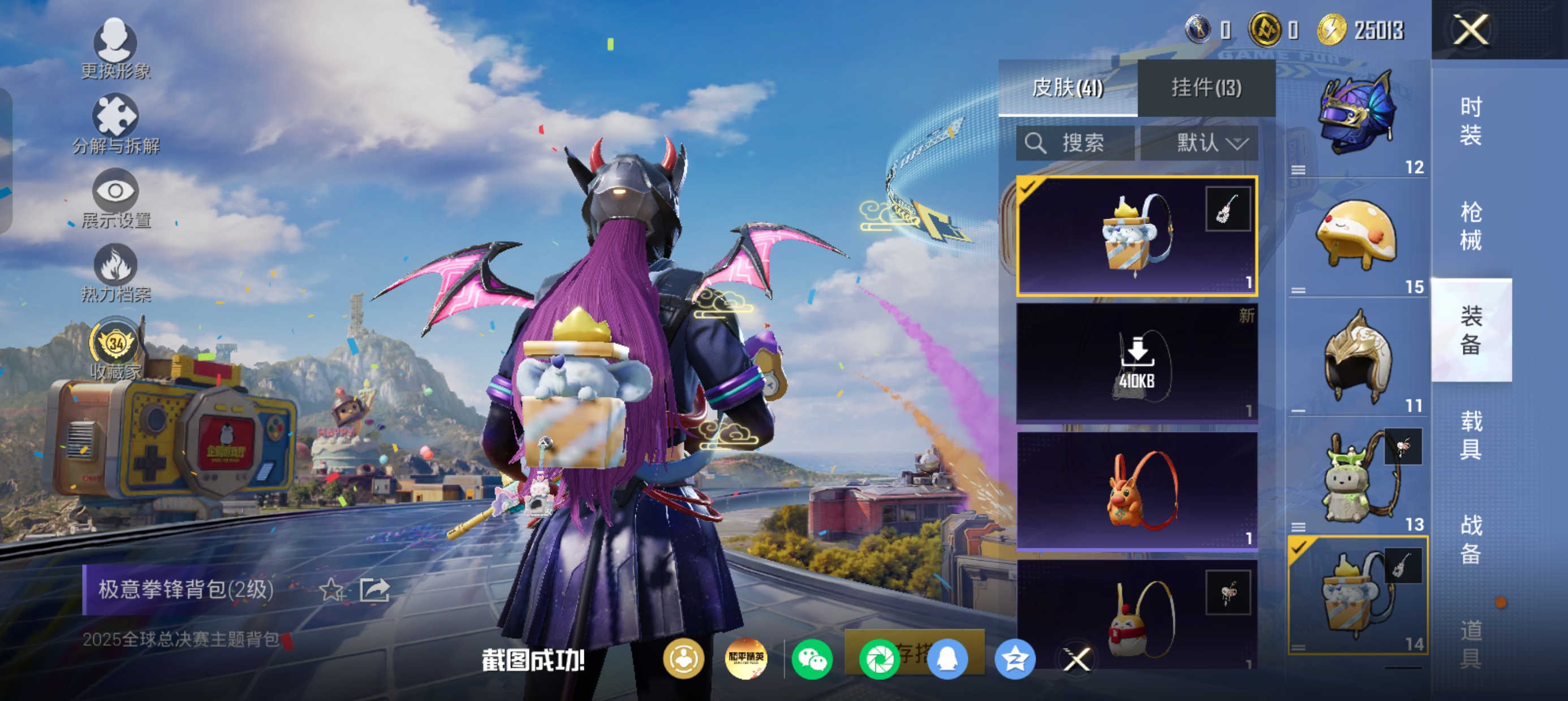Download the 410KB backpack skin
The height and width of the screenshot is (701, 1568).
[1136, 362]
